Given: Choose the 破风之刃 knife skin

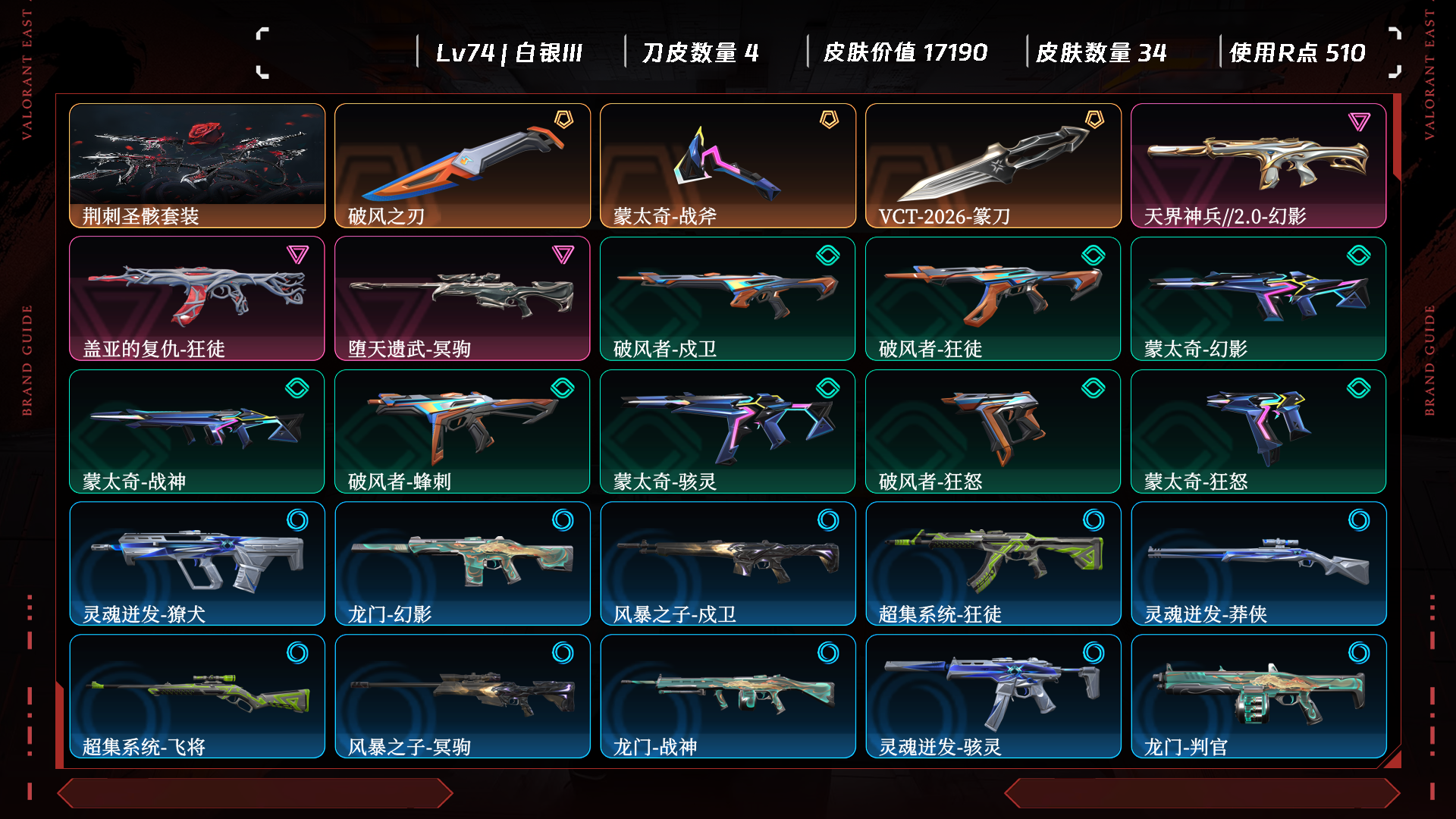Looking at the screenshot, I should 463,165.
